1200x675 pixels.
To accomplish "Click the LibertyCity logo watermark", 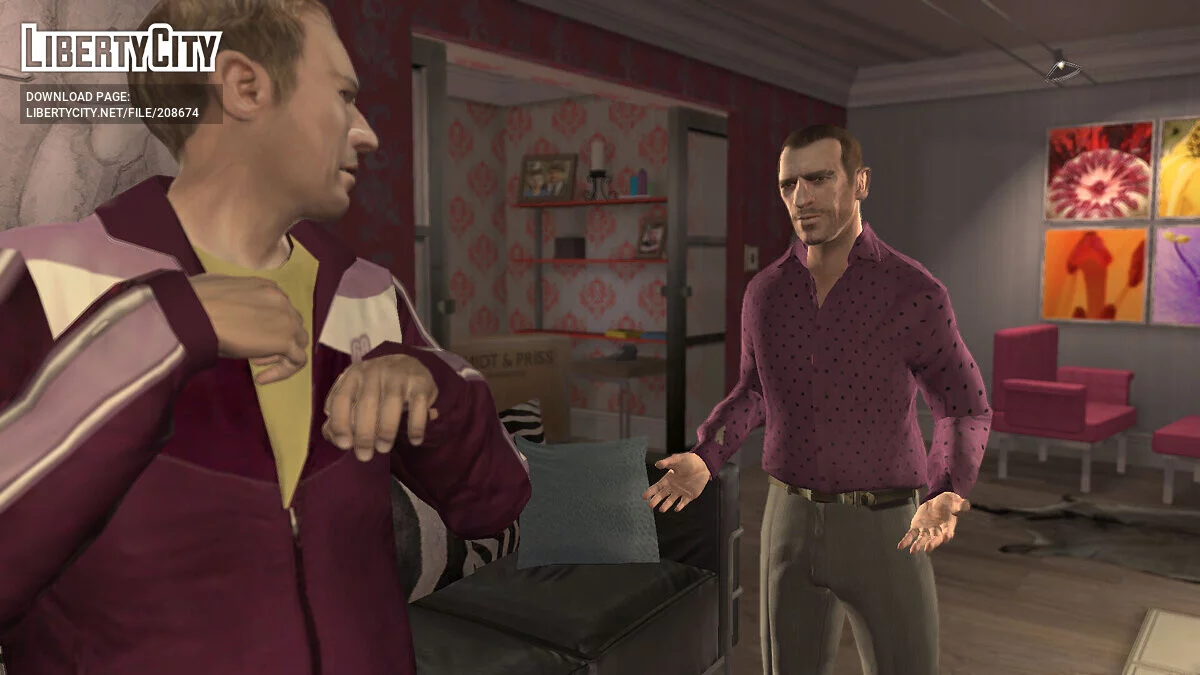I will (x=121, y=48).
